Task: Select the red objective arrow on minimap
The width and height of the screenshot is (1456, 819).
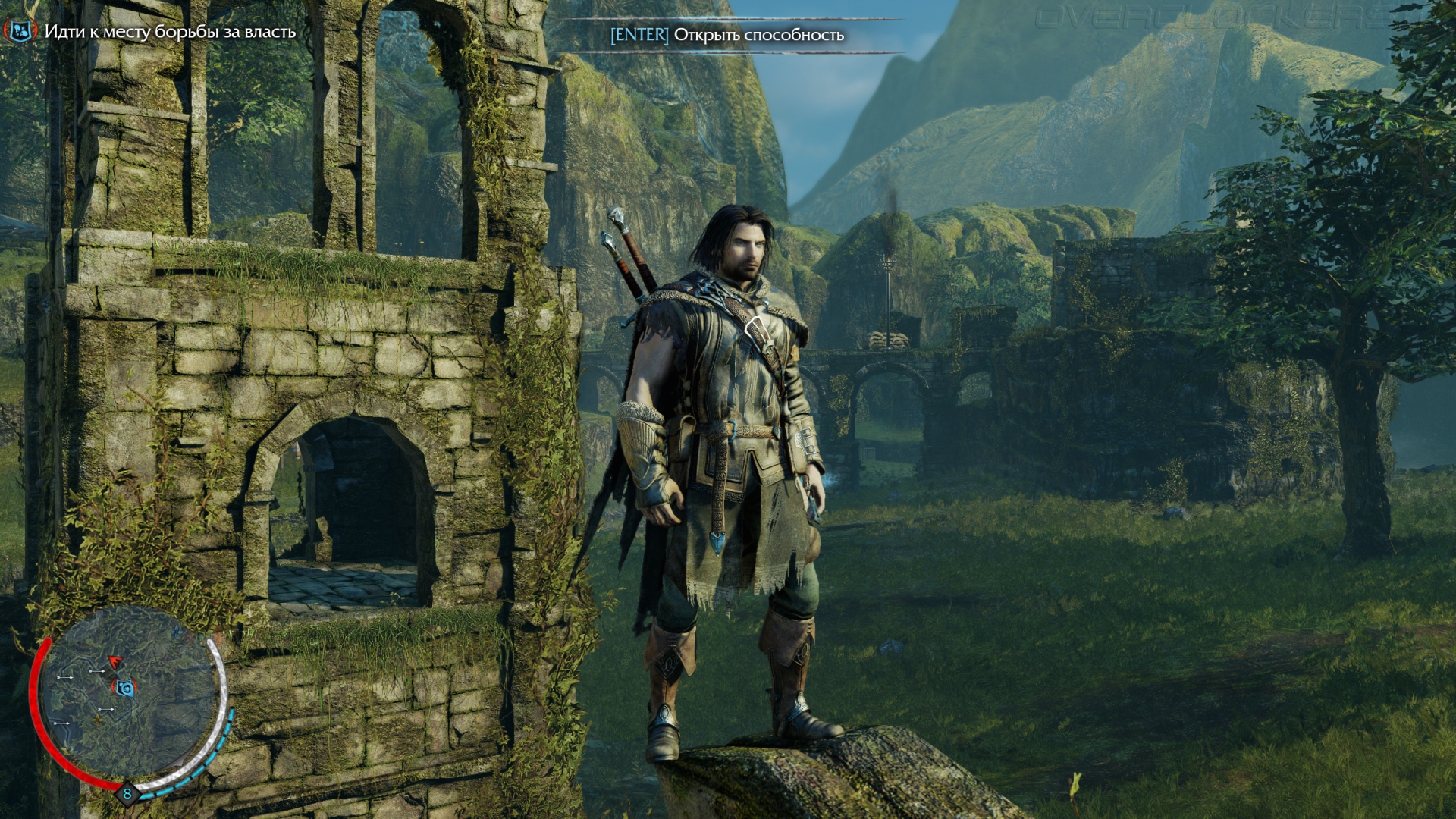Action: coord(115,663)
